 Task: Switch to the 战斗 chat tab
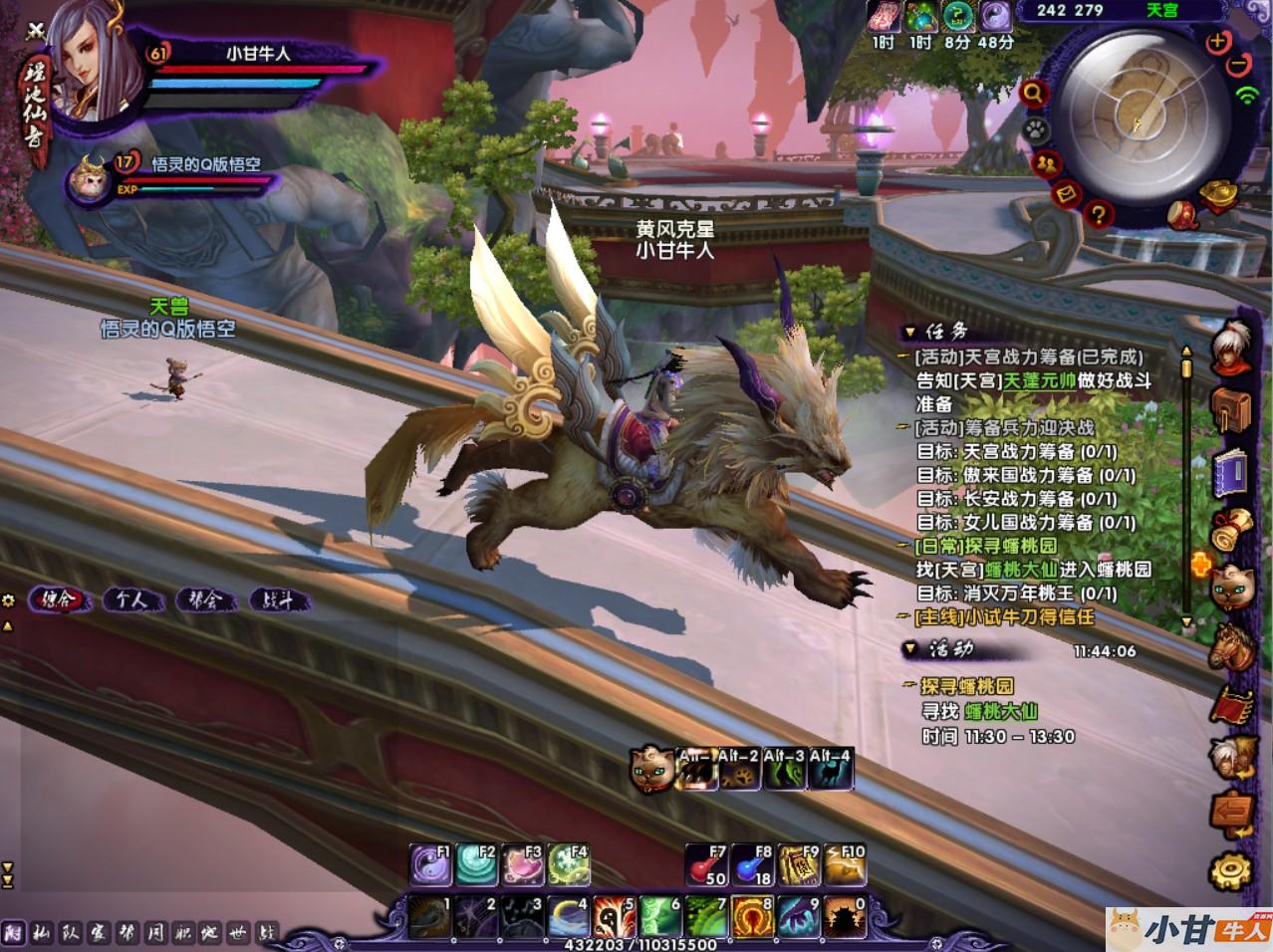coord(277,600)
